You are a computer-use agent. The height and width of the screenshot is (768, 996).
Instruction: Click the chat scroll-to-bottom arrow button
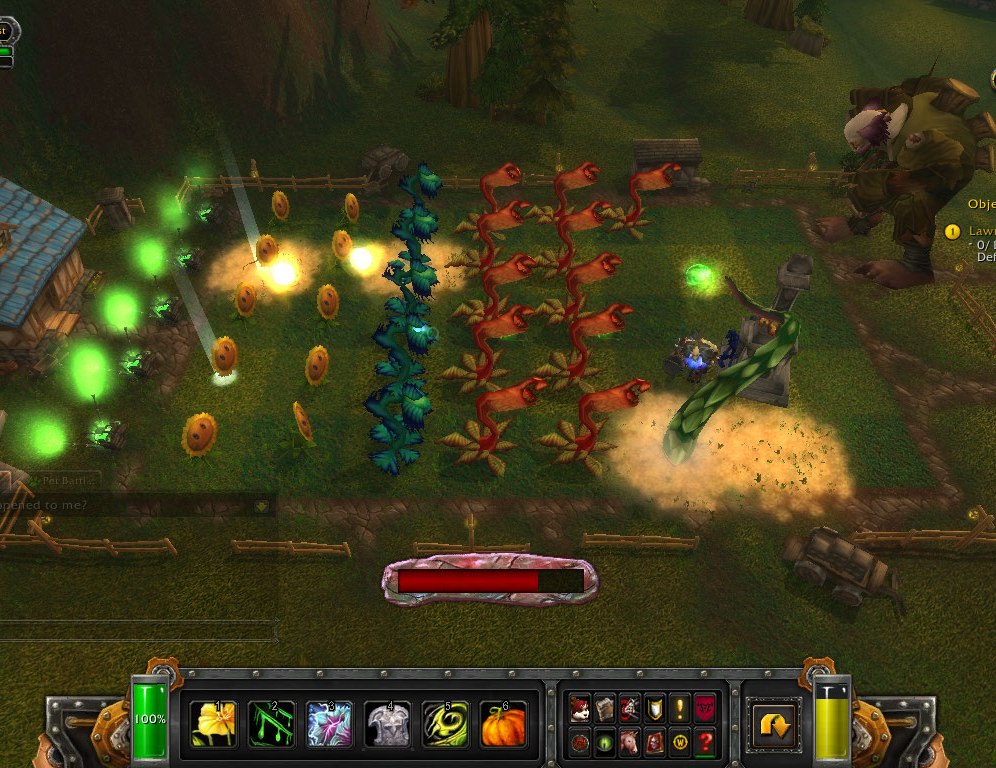261,506
